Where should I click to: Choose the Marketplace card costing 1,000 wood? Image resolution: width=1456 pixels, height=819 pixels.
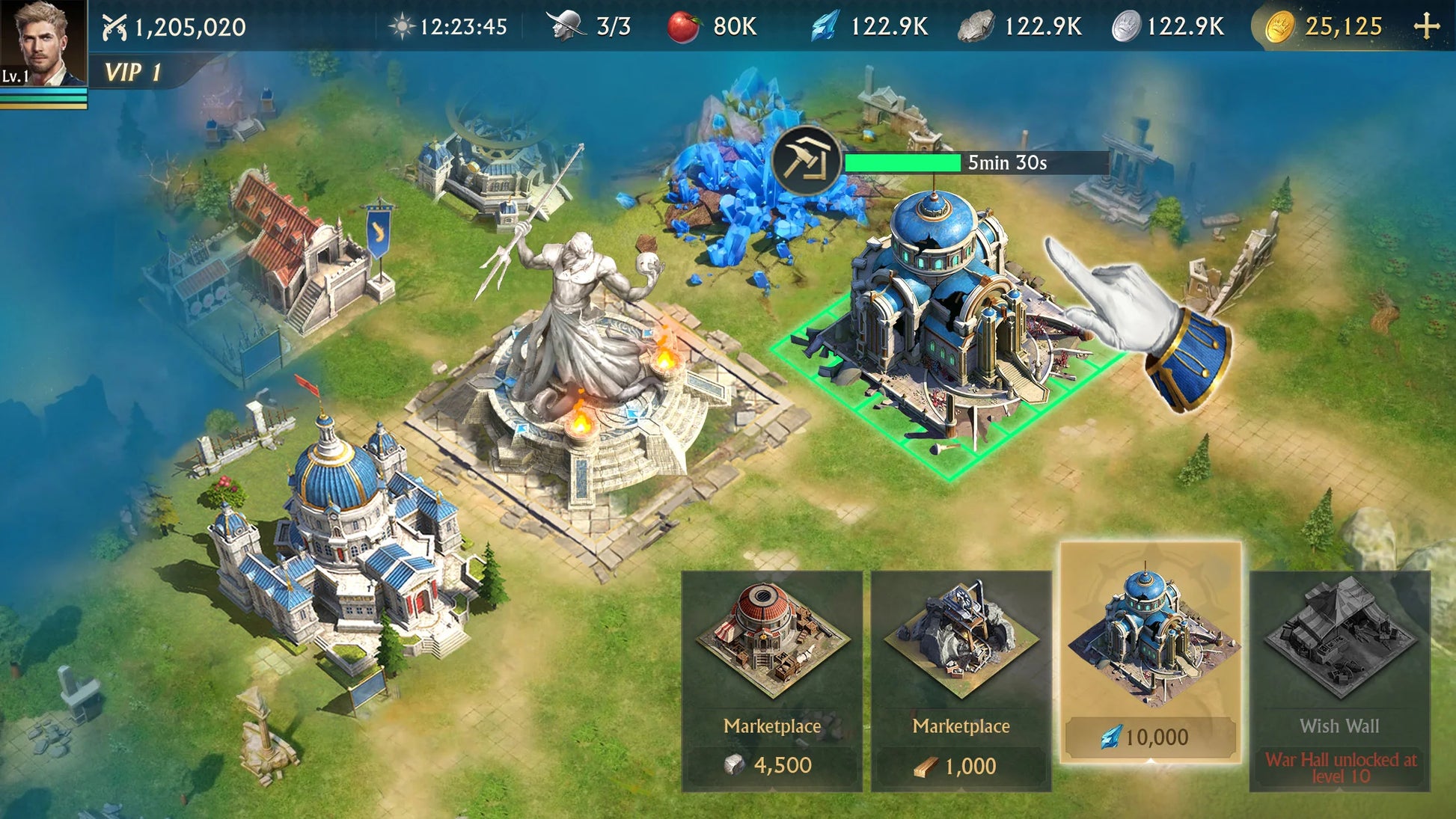click(961, 681)
